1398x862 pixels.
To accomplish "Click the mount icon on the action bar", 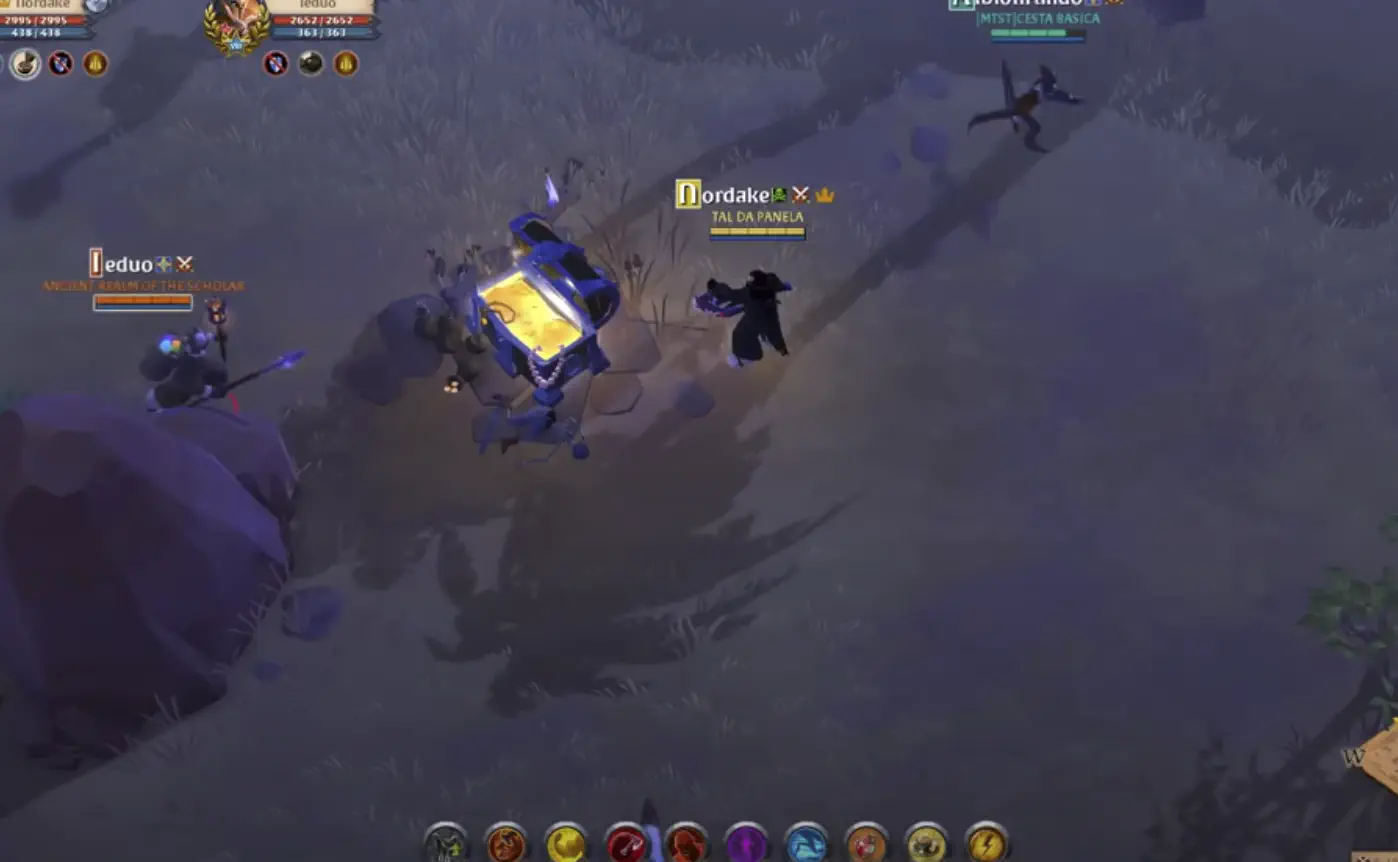I will [x=445, y=845].
